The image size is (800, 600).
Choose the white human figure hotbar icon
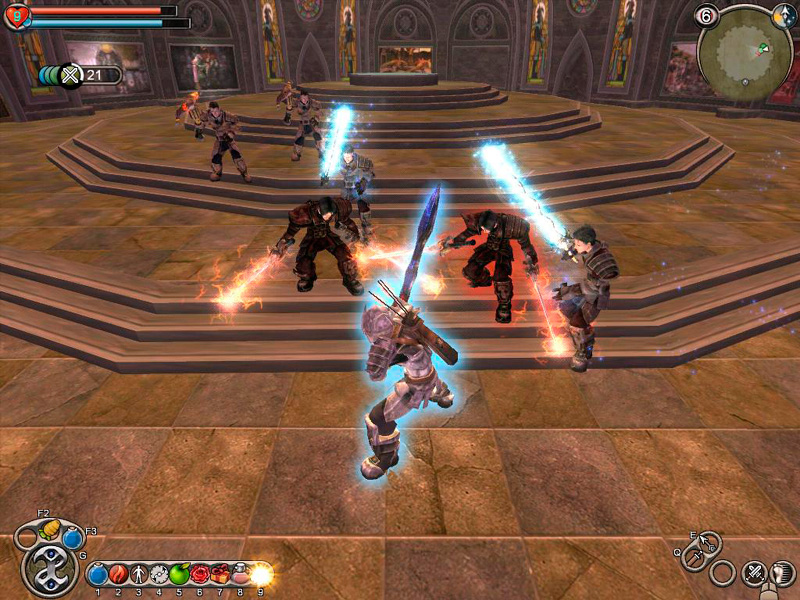point(138,575)
